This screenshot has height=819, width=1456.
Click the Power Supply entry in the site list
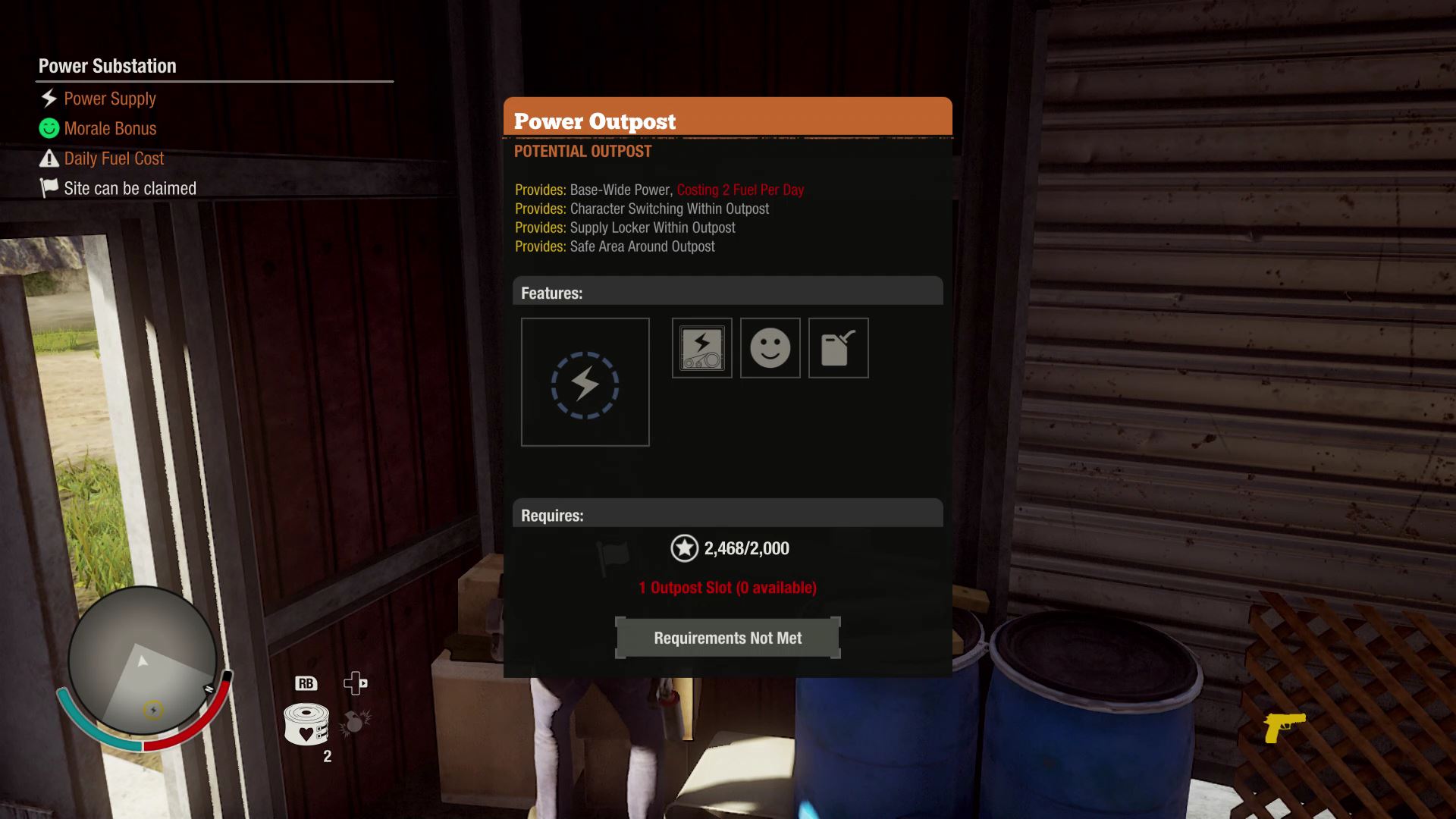109,99
